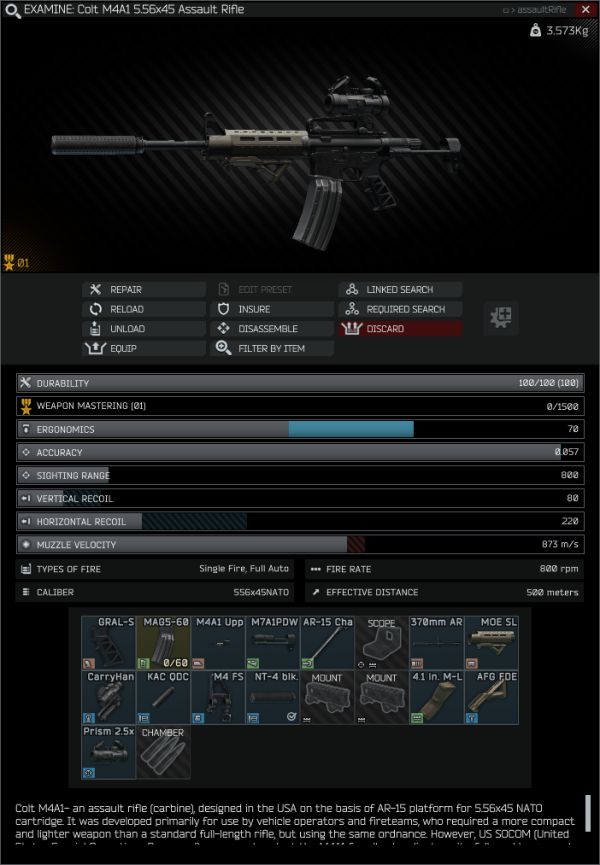Viewport: 600px width, 865px height.
Task: Equip the Colt M4A1
Action: click(x=143, y=348)
